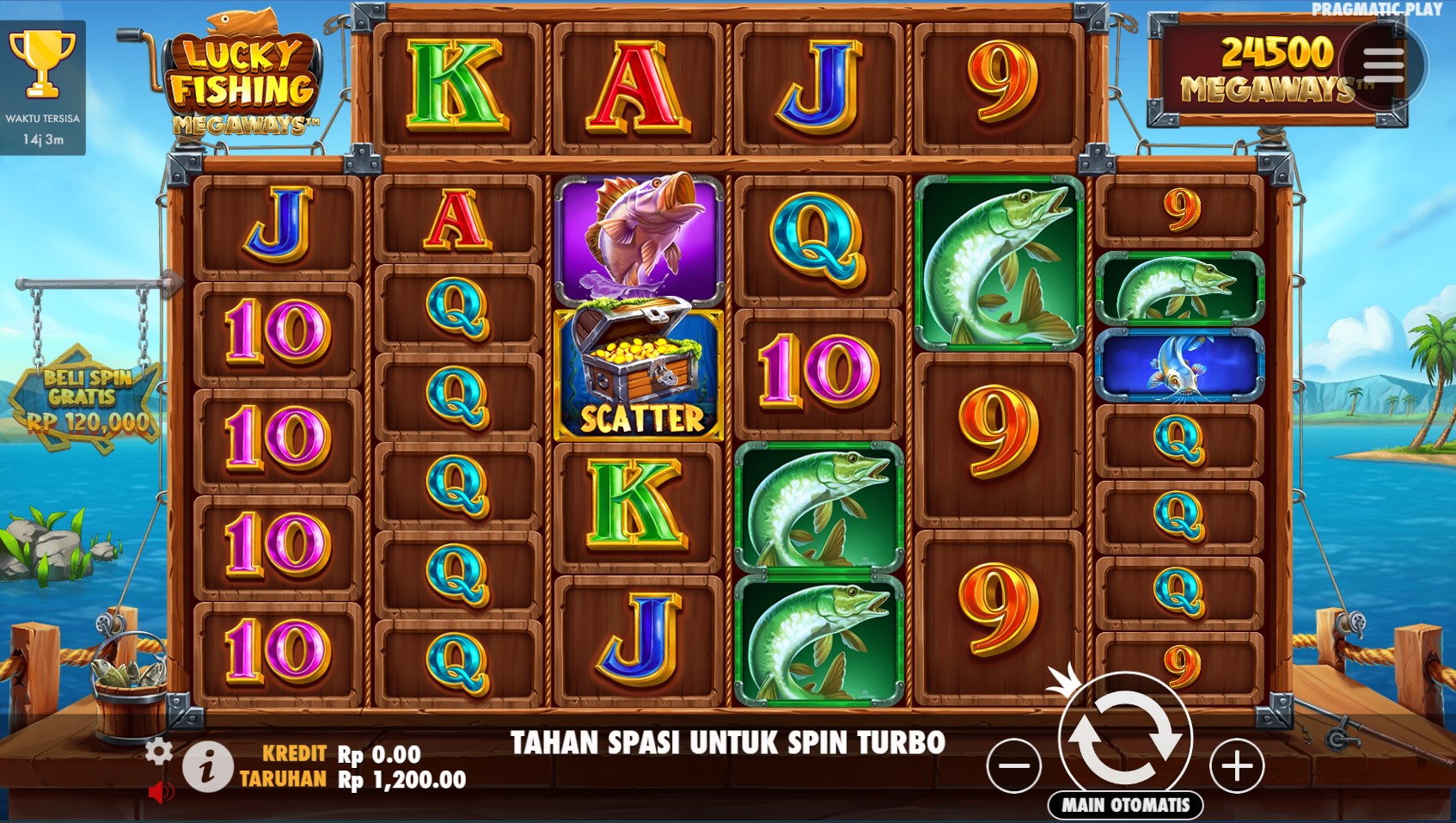Open the gear settings
The width and height of the screenshot is (1456, 823).
158,751
